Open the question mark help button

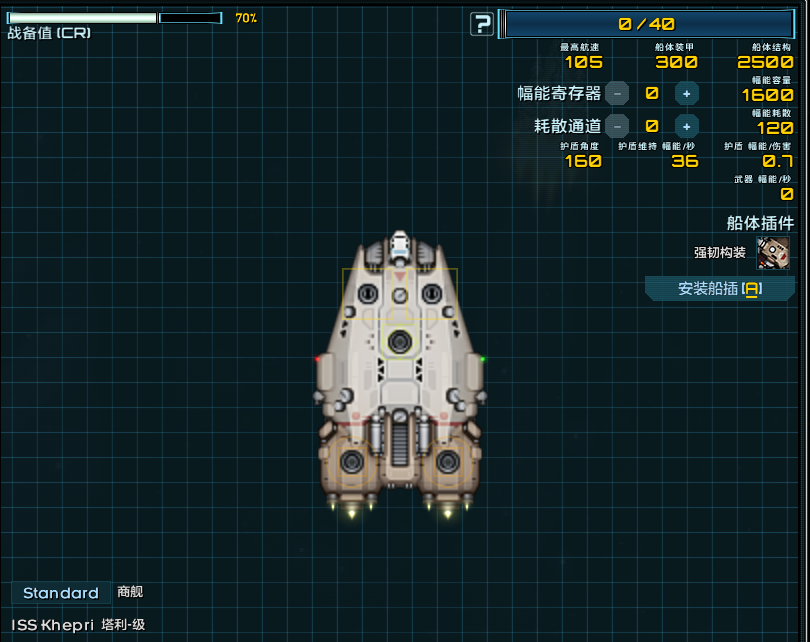tap(482, 24)
